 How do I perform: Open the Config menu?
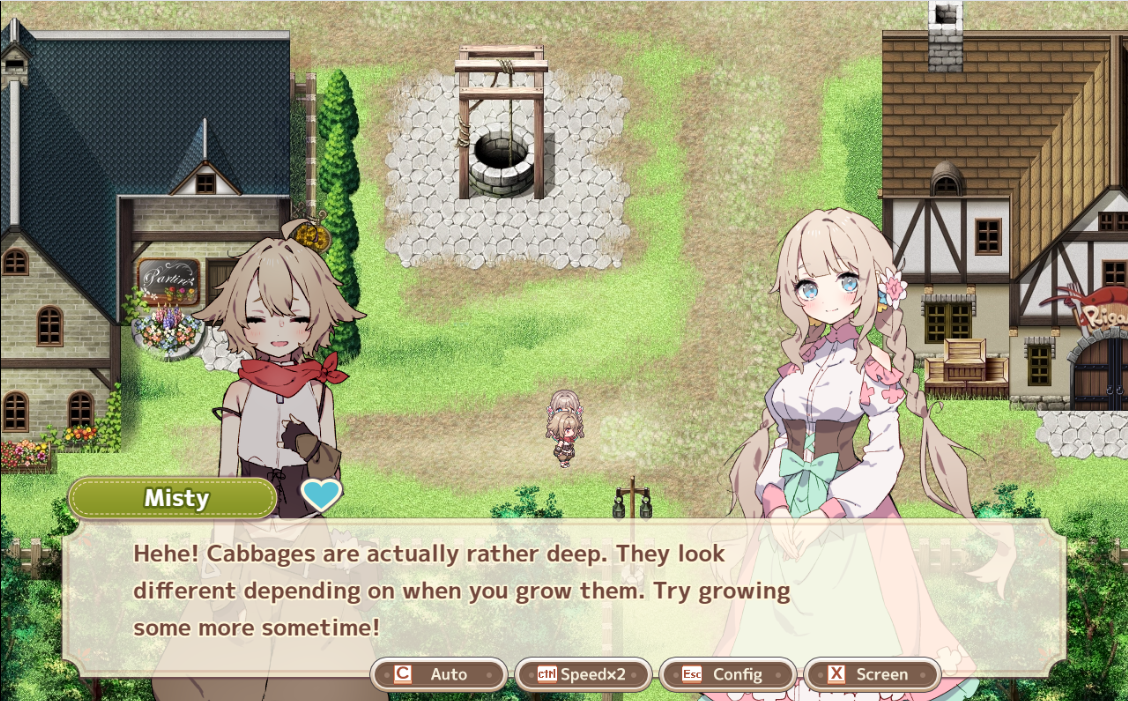point(727,674)
